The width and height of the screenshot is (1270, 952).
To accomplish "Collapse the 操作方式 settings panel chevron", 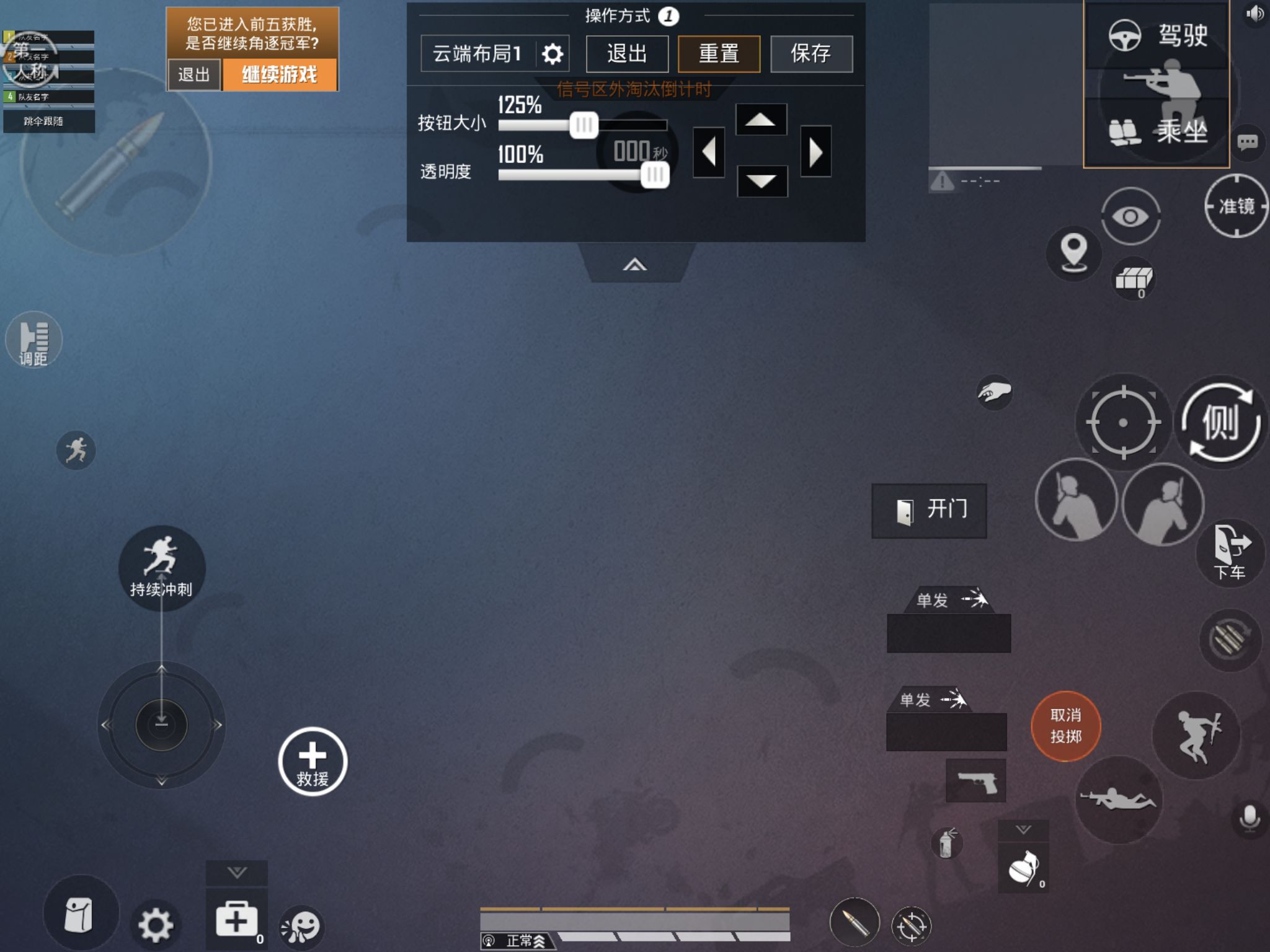I will coord(634,263).
